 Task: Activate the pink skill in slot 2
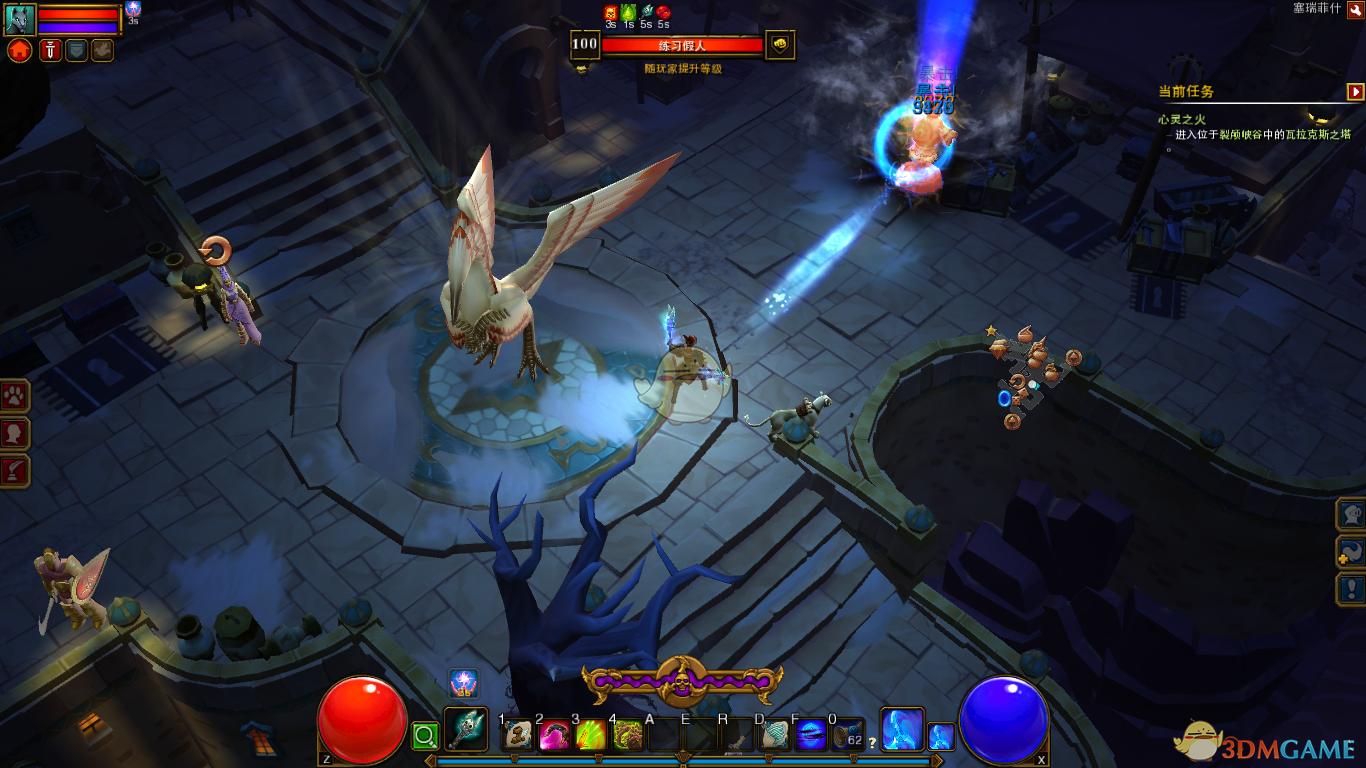click(x=553, y=735)
